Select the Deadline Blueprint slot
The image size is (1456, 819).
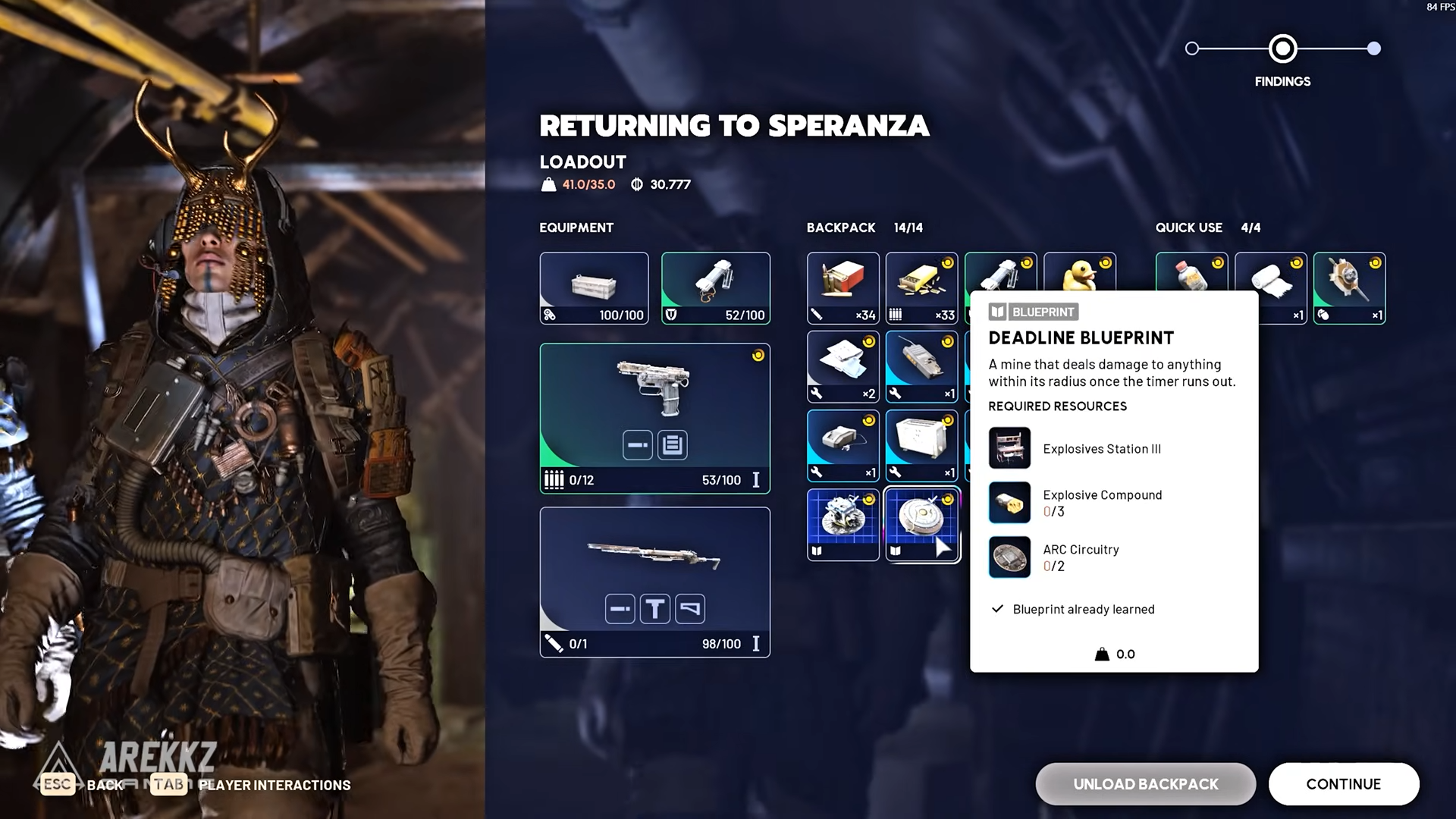coord(921,525)
